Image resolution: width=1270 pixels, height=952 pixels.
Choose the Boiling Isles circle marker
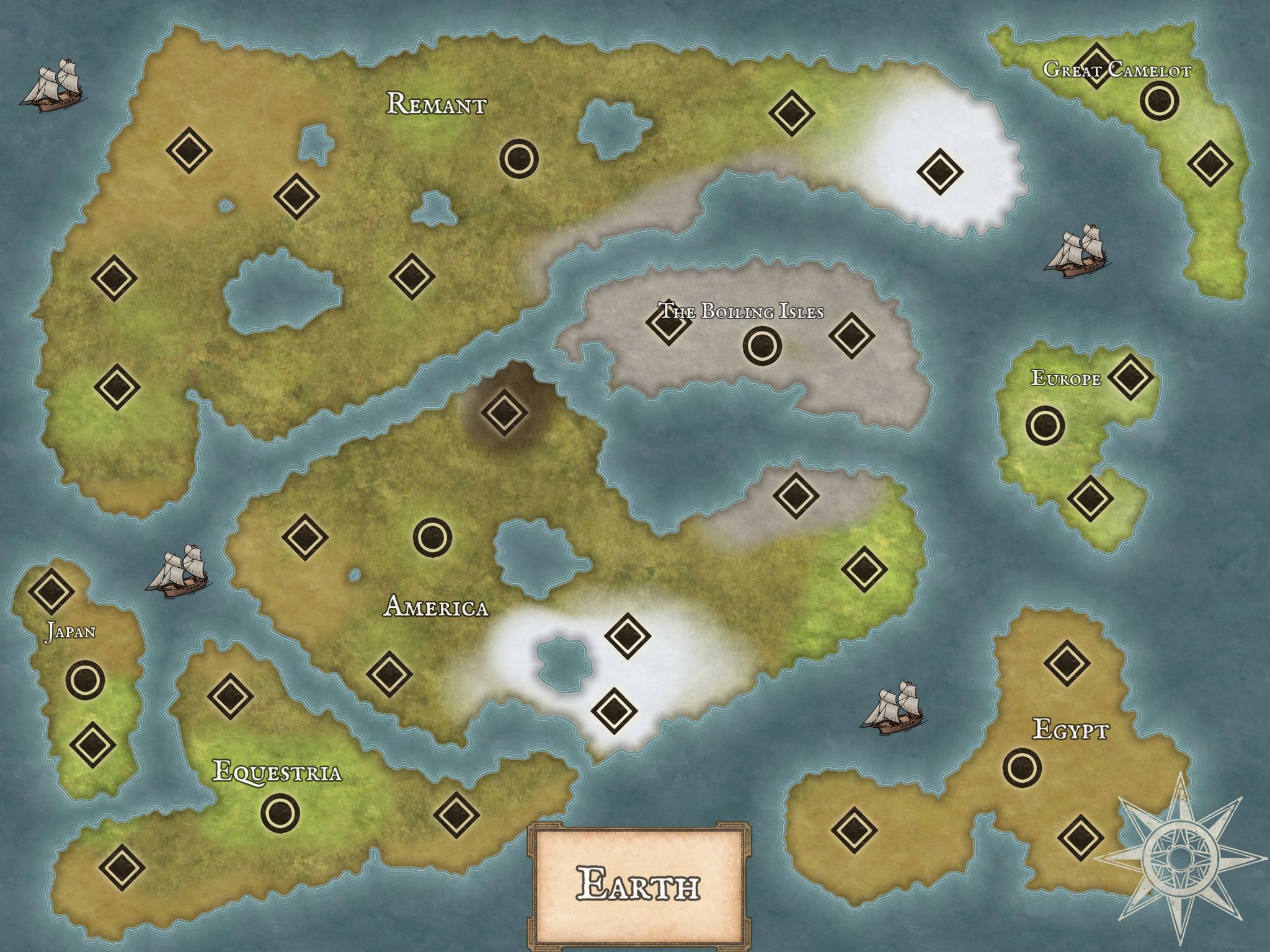762,345
